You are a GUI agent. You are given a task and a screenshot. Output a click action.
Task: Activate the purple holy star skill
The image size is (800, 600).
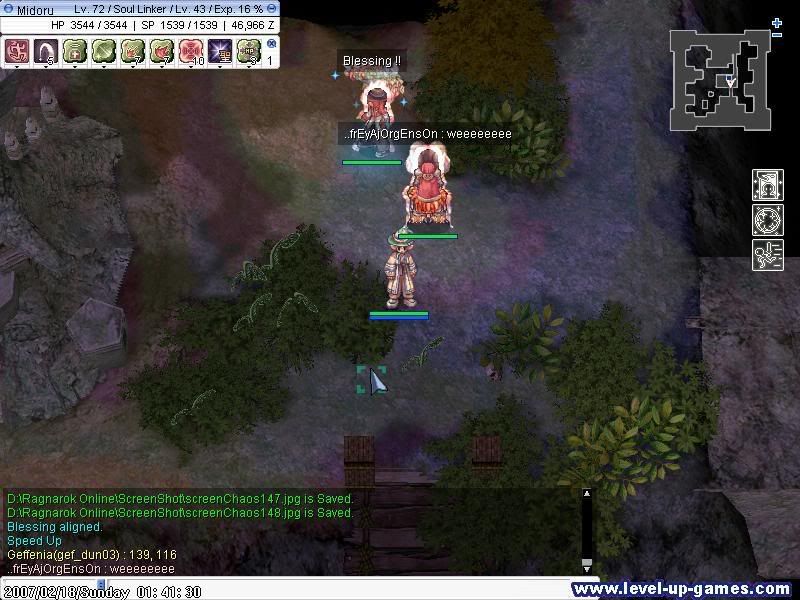coord(220,51)
